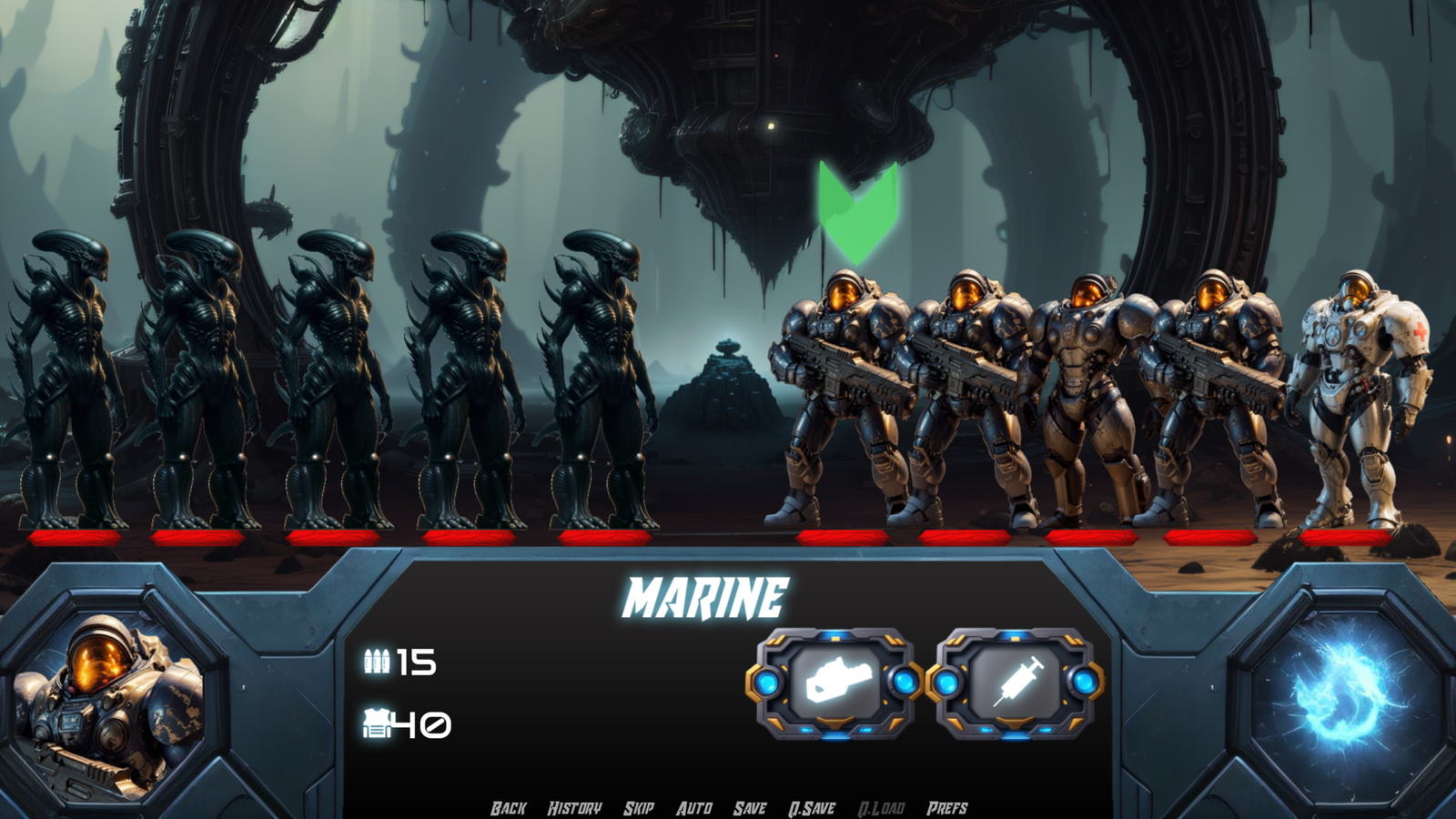The width and height of the screenshot is (1456, 819).
Task: Use the syringe heal ability
Action: (x=1016, y=682)
